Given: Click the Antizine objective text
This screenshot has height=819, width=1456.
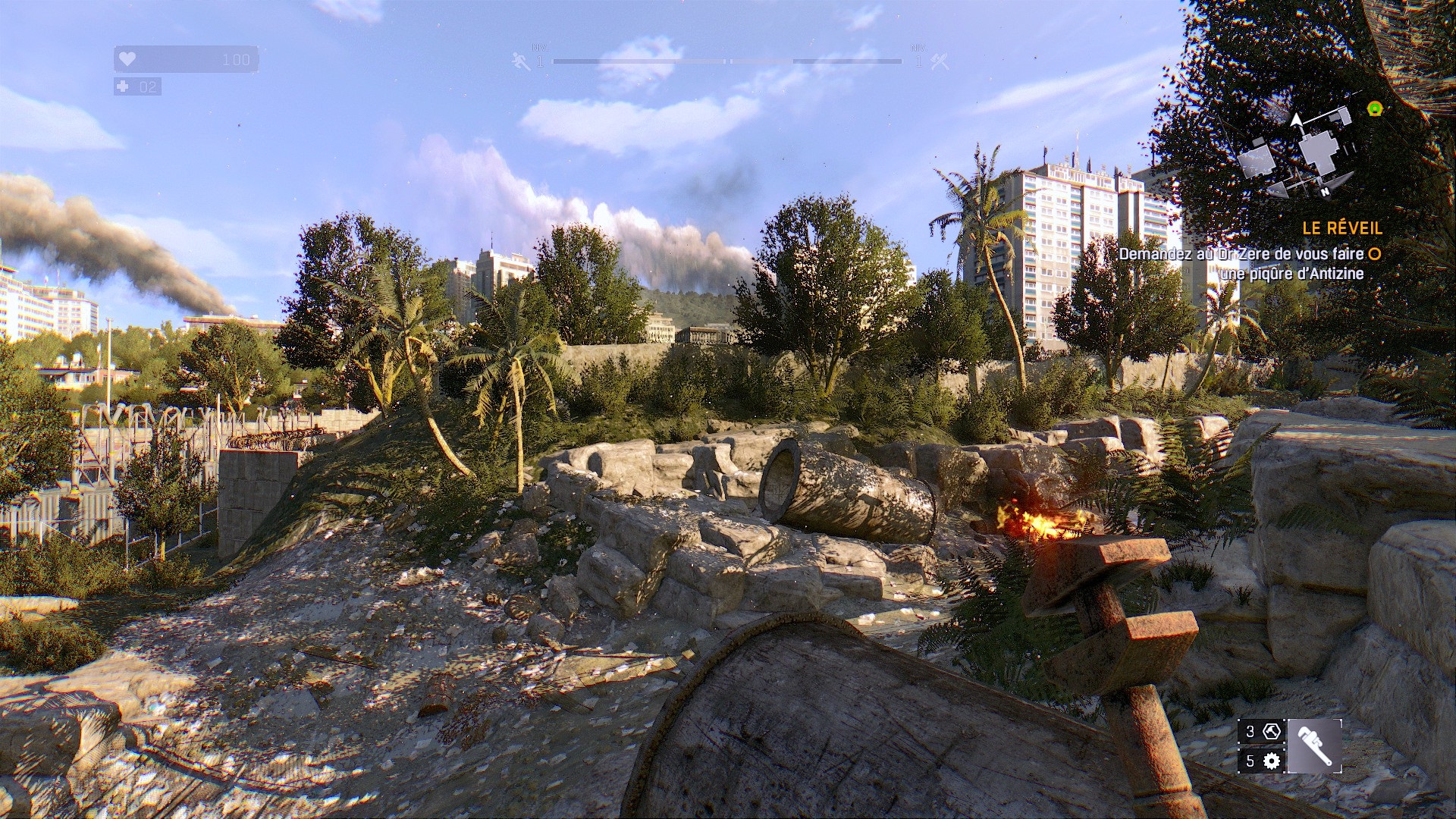Looking at the screenshot, I should (1244, 263).
